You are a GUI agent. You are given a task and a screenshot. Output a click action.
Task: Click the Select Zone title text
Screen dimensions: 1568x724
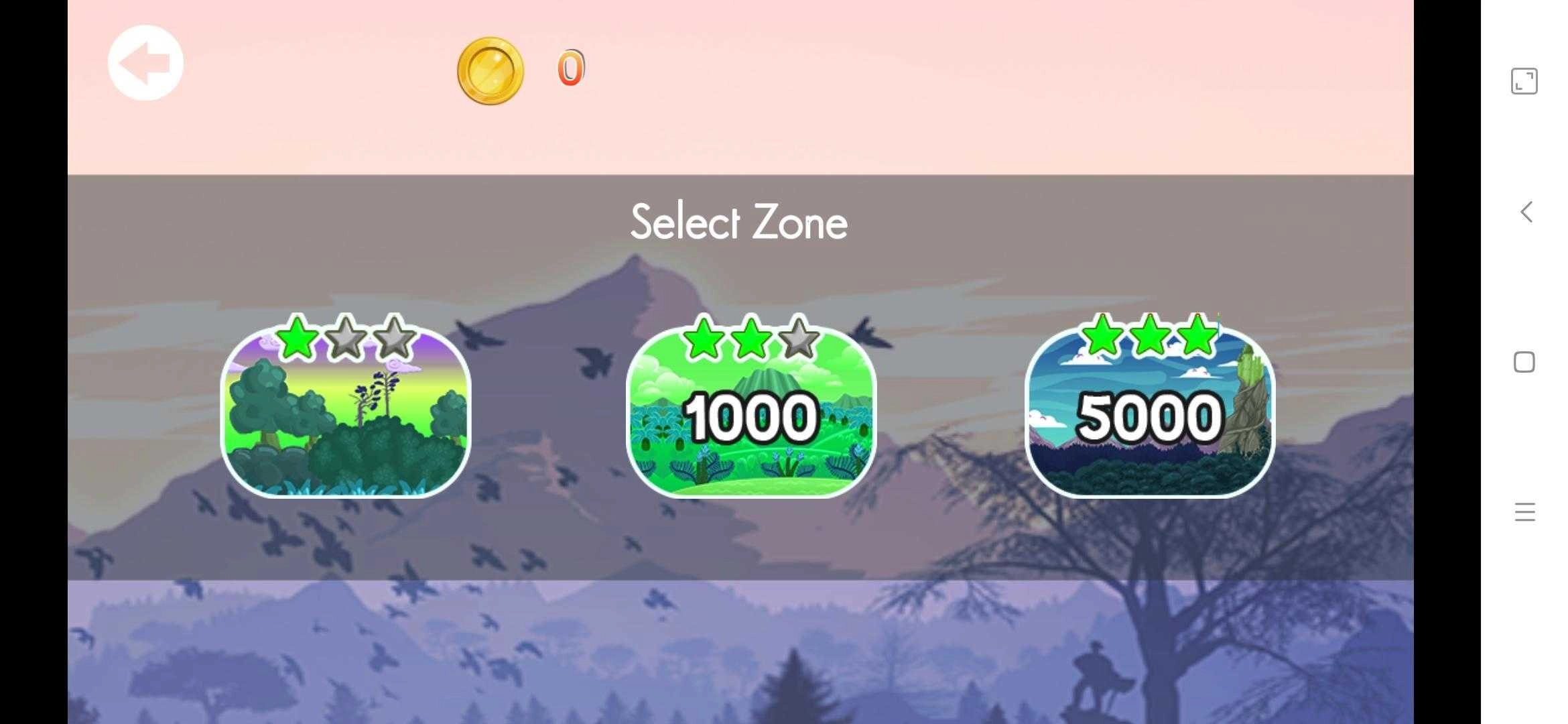click(x=738, y=223)
